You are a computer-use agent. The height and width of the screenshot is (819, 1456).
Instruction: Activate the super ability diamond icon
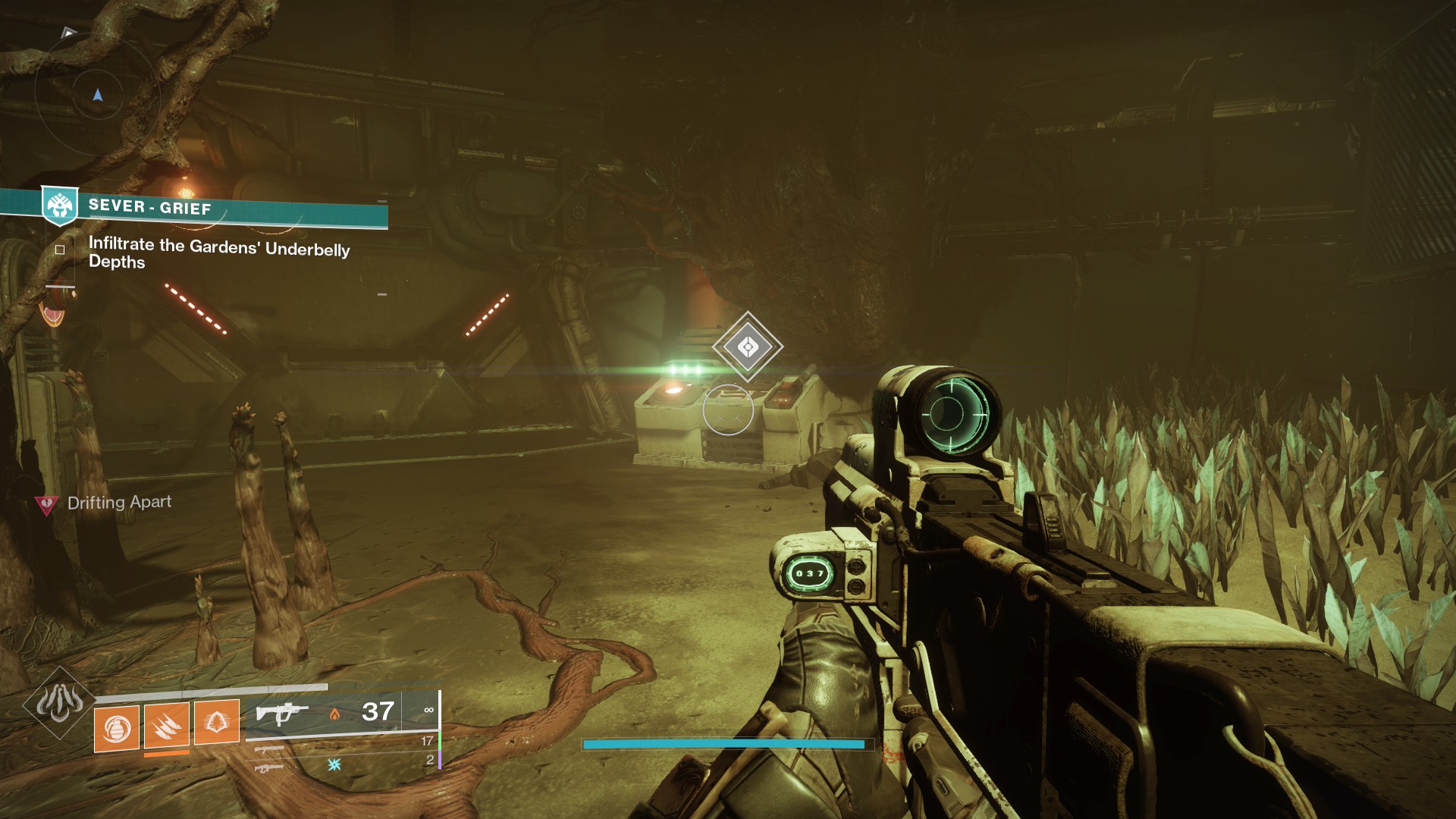58,703
